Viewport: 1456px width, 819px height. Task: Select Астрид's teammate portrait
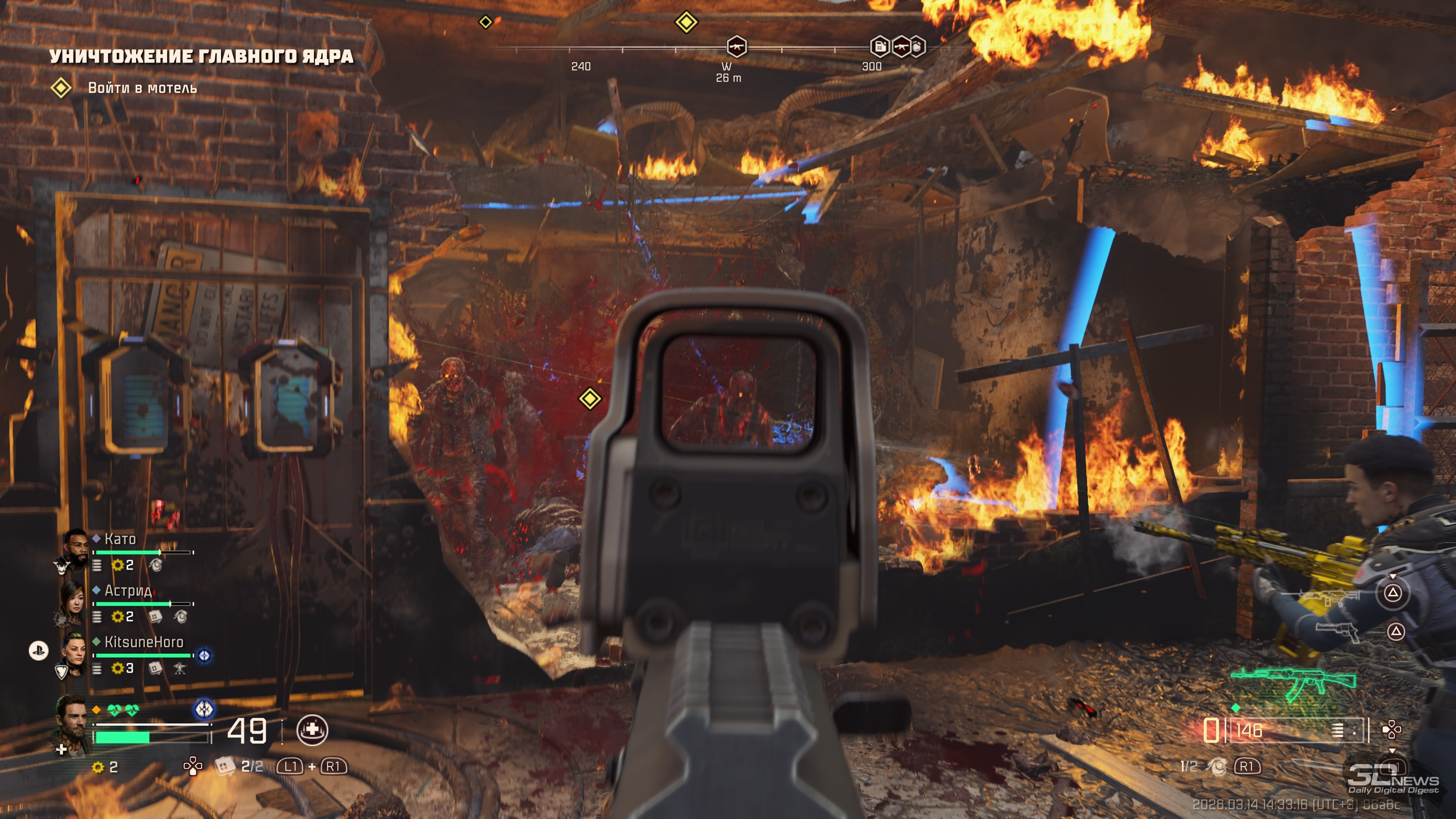click(x=73, y=601)
